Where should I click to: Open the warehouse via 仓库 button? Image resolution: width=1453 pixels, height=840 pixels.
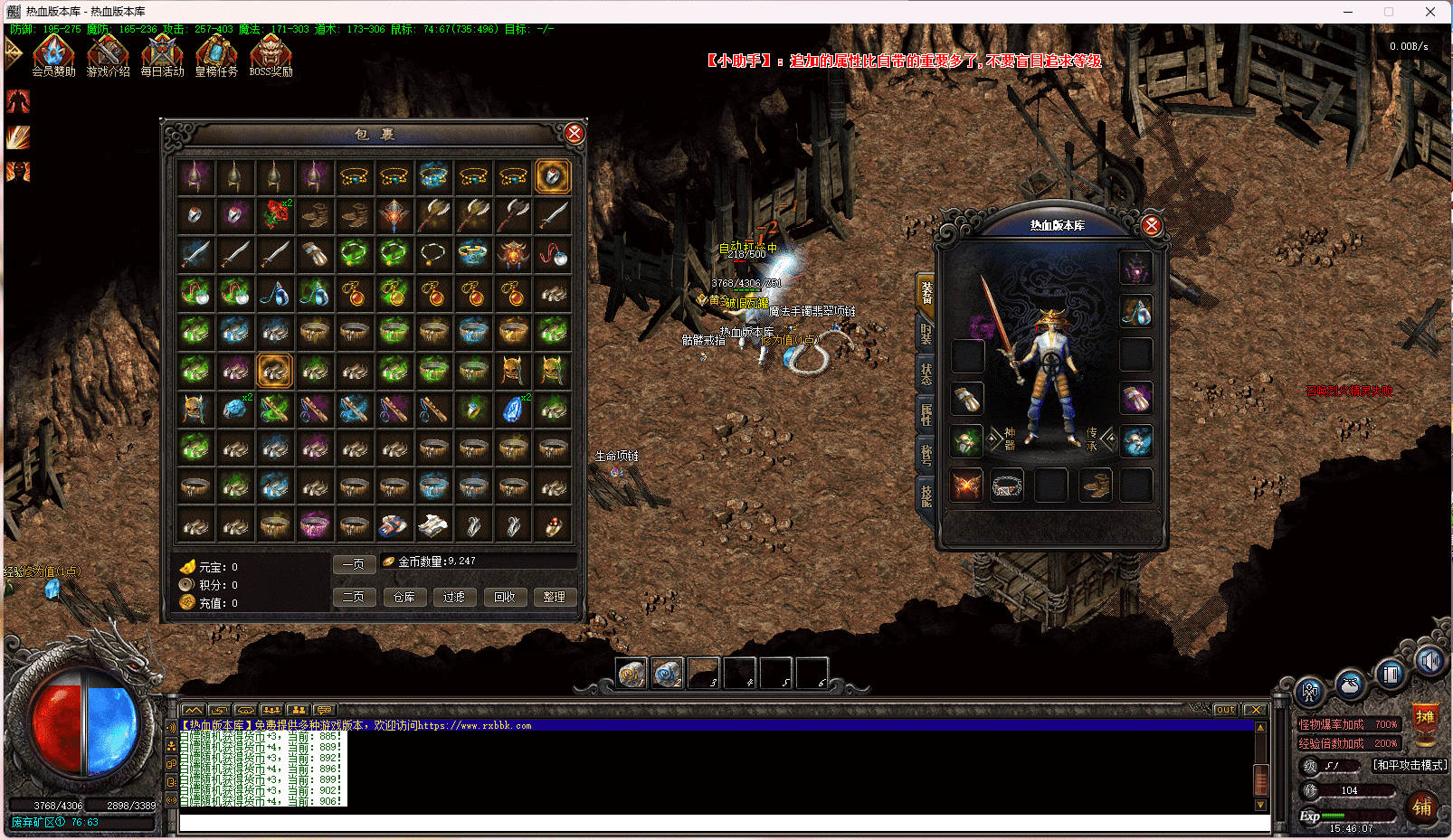404,597
